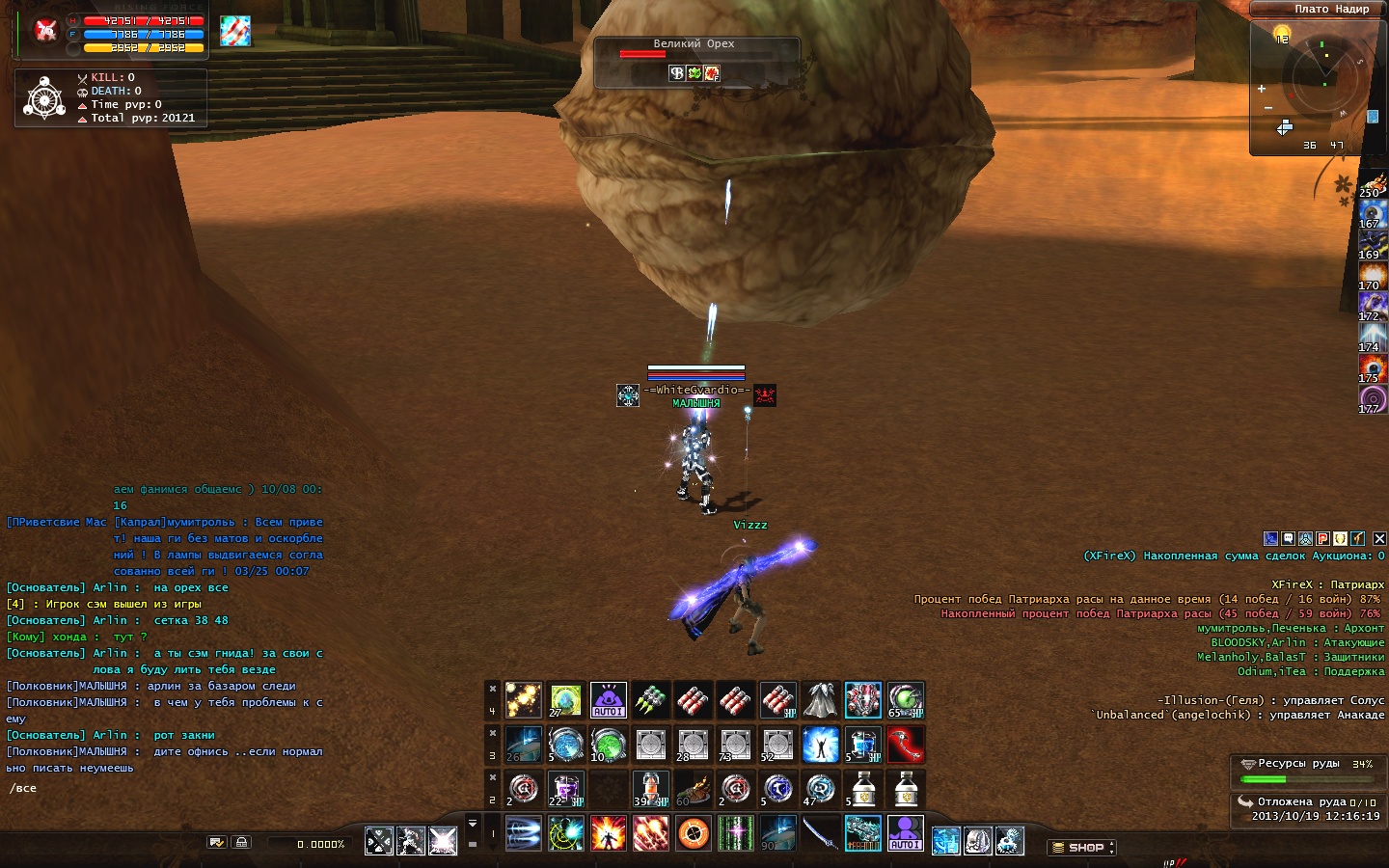Select the white cloak hotbar slot
The image size is (1389, 868).
tap(820, 700)
